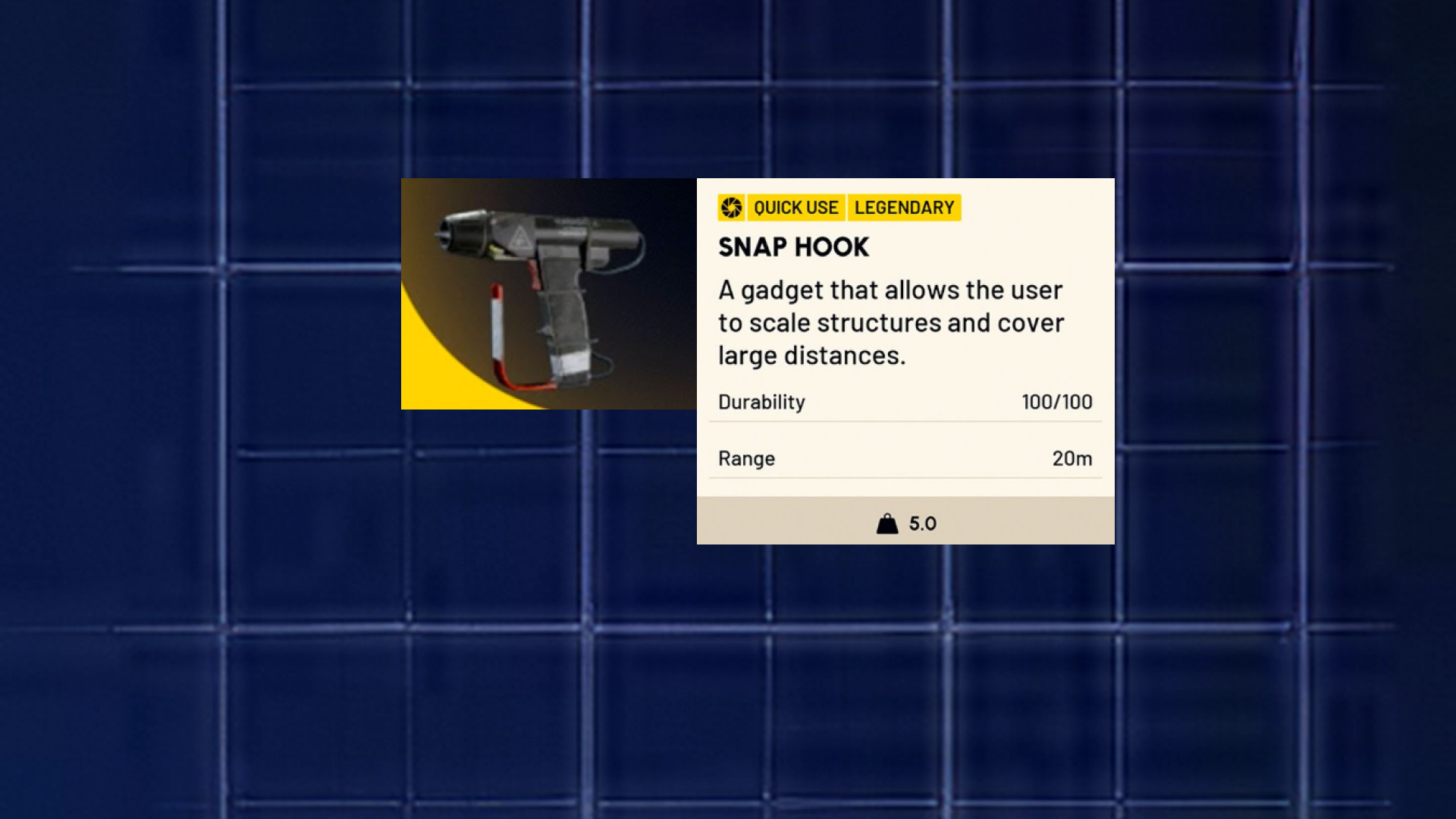The height and width of the screenshot is (819, 1456).
Task: Click the Range label in the stats list
Action: point(746,458)
